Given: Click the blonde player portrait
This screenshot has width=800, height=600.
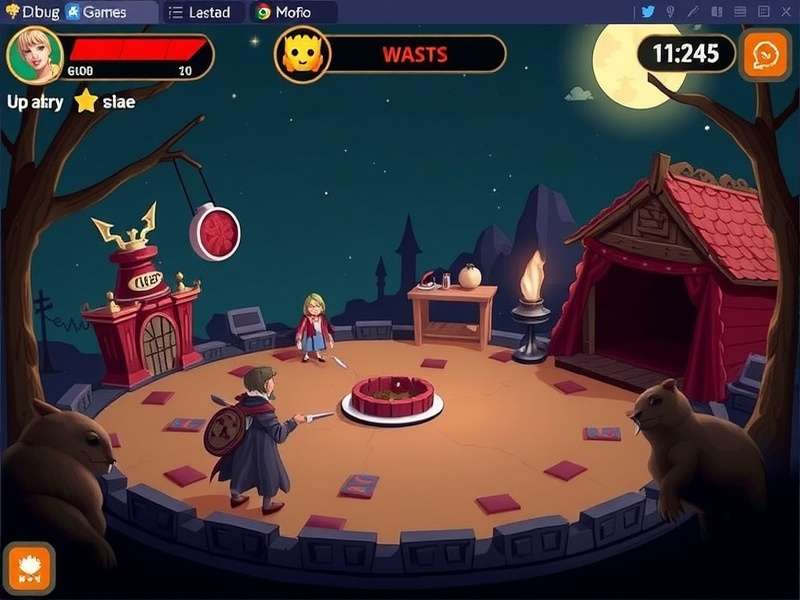Looking at the screenshot, I should point(34,55).
